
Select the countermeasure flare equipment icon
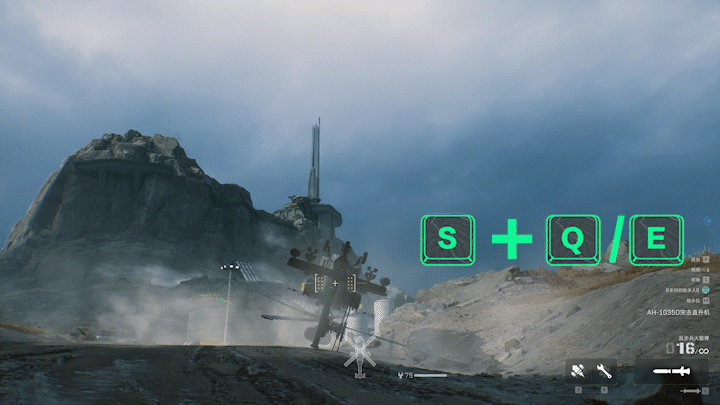[578, 371]
